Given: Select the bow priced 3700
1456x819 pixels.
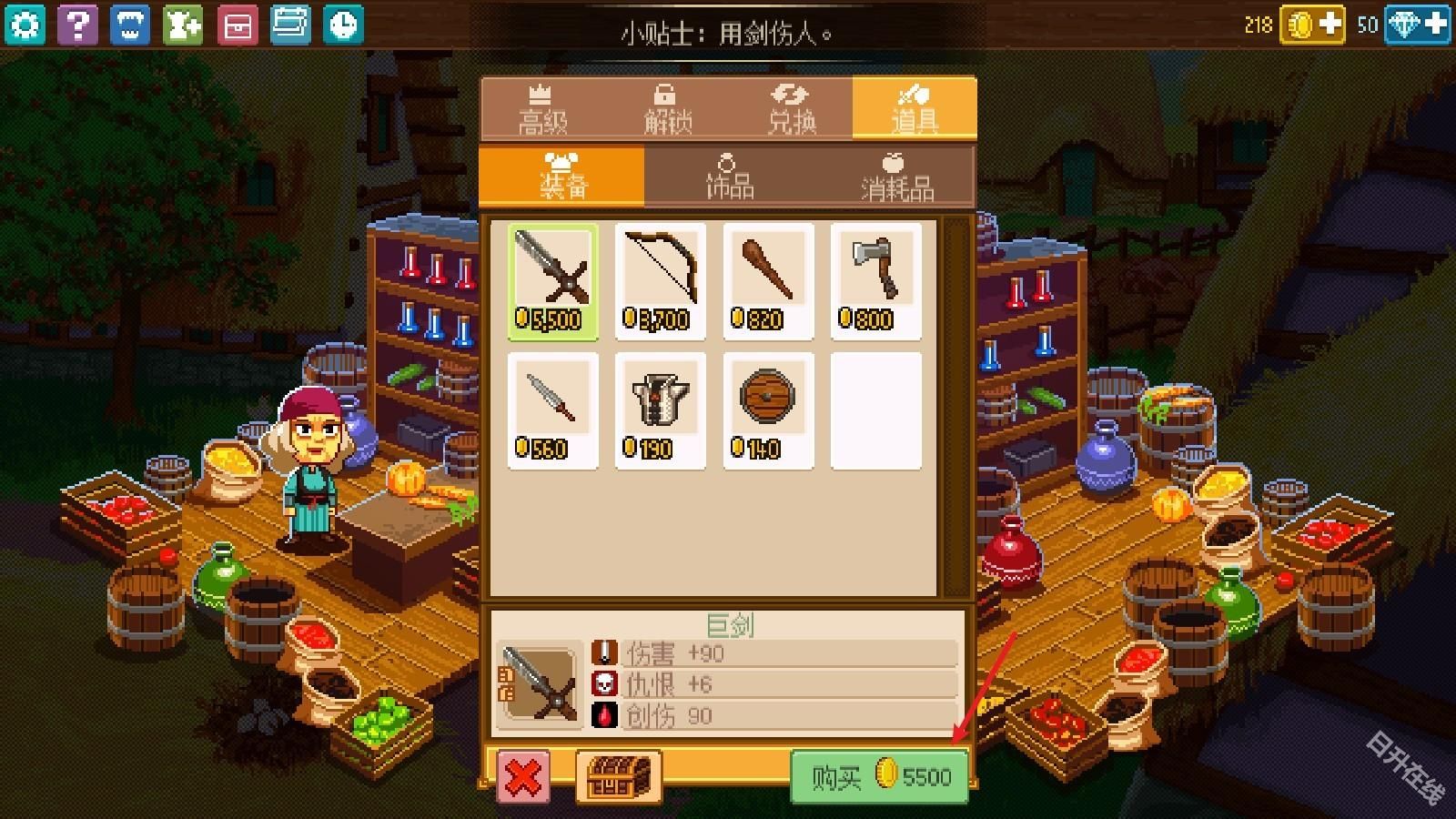Looking at the screenshot, I should [x=660, y=278].
